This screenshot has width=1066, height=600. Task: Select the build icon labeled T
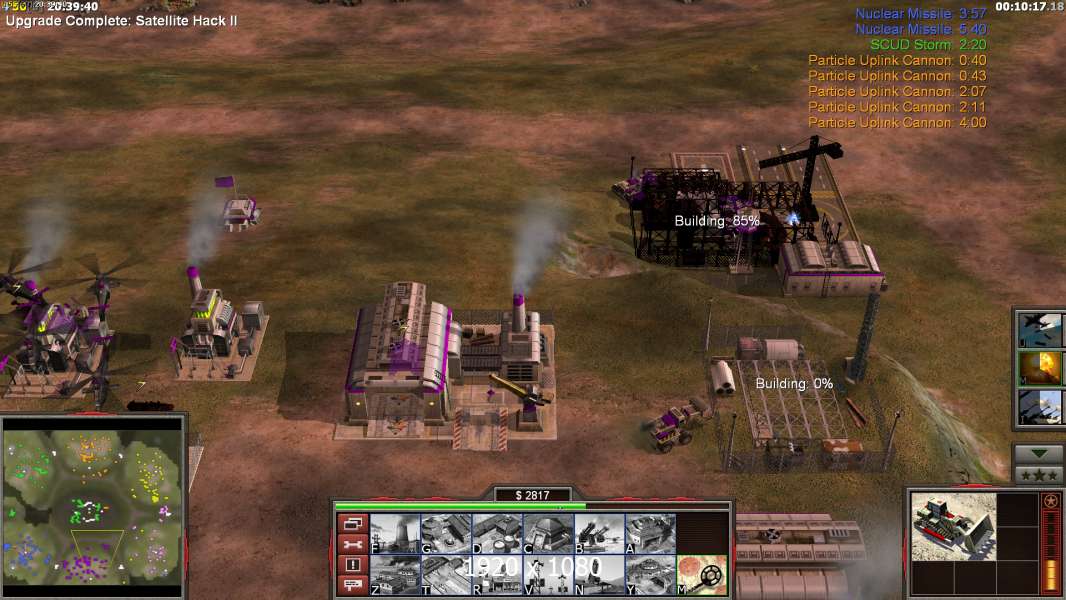tap(446, 575)
